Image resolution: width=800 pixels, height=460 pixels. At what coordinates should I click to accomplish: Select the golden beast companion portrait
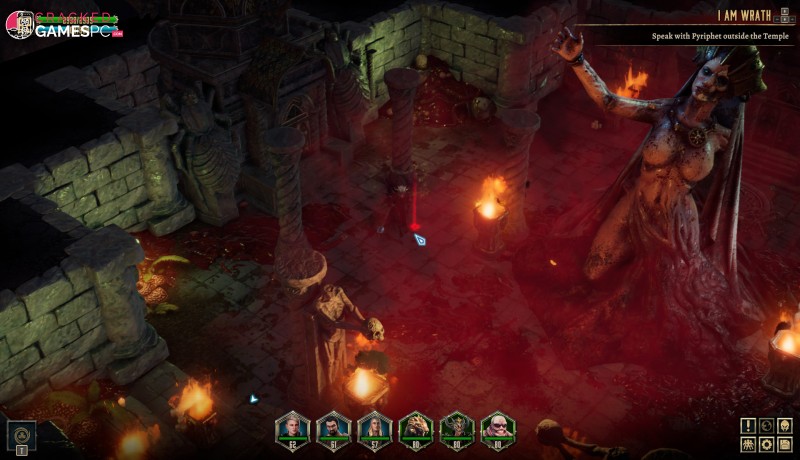[x=415, y=427]
